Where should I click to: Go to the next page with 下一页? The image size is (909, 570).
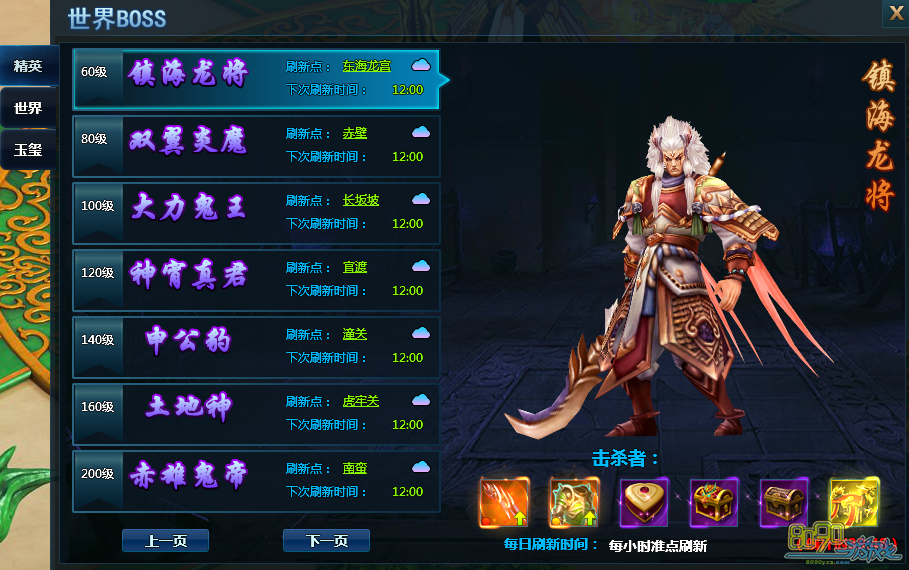(x=326, y=541)
